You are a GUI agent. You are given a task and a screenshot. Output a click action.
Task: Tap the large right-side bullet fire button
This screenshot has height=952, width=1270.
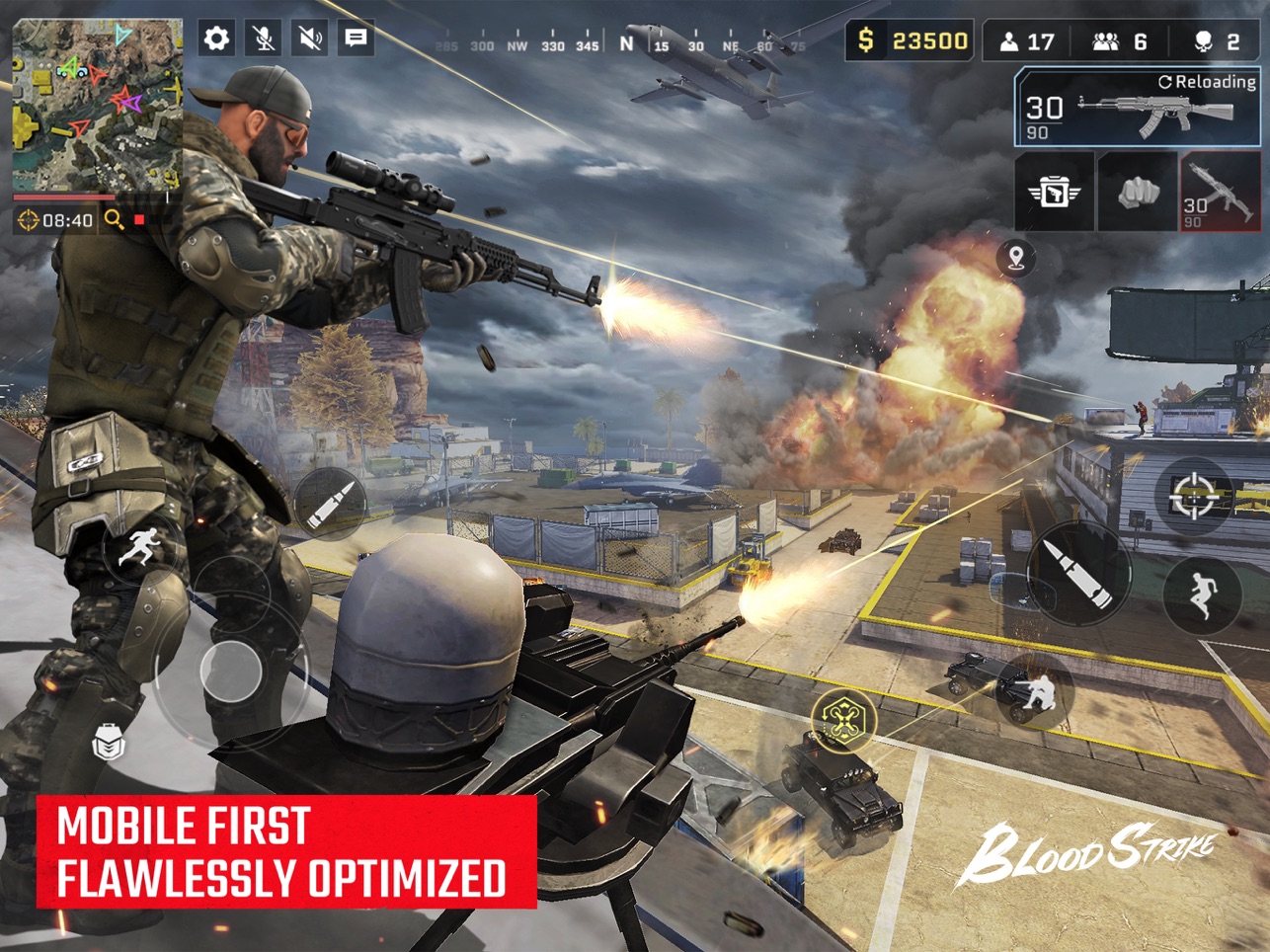pyautogui.click(x=1078, y=572)
